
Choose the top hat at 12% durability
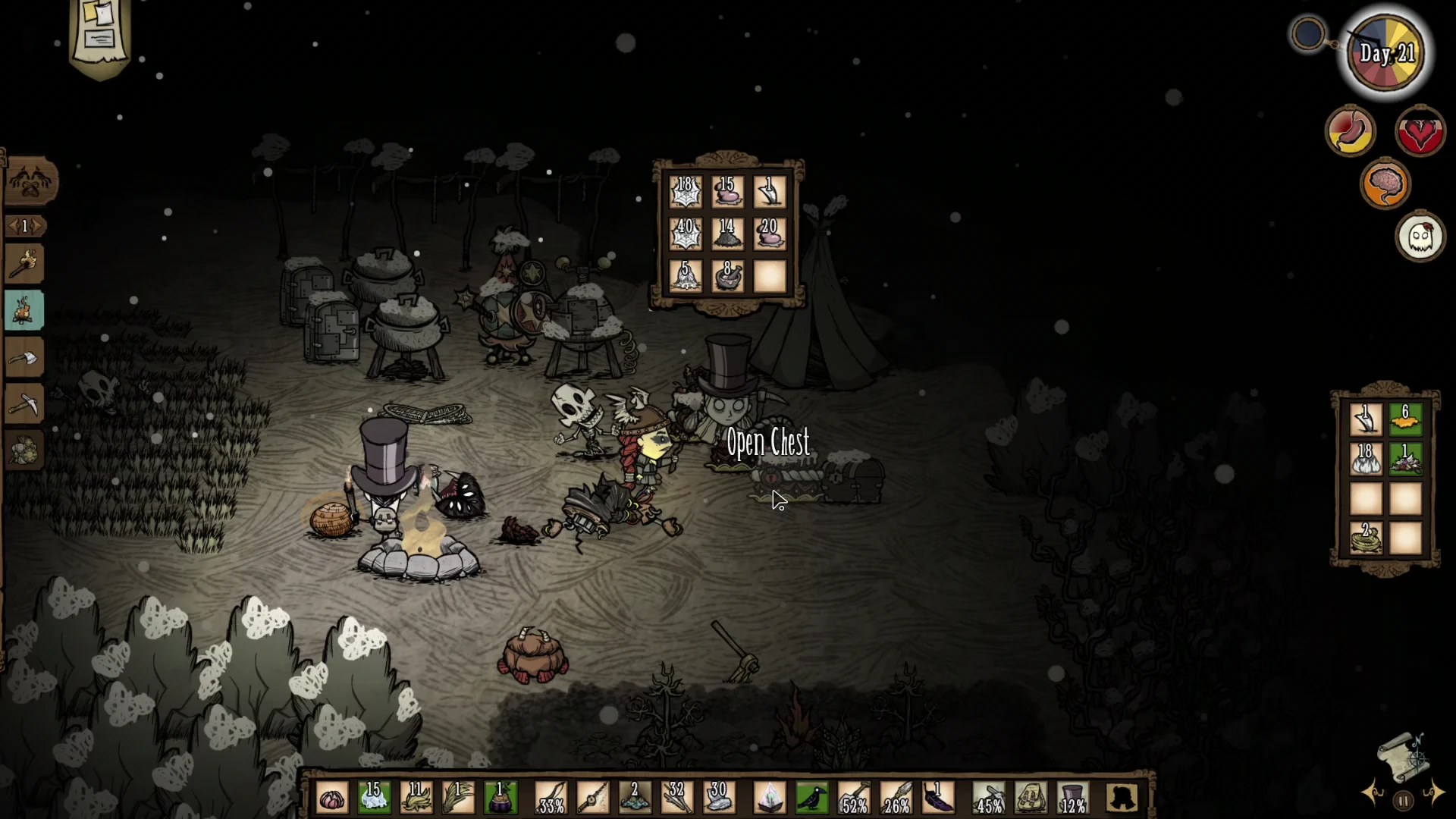coord(1072,799)
